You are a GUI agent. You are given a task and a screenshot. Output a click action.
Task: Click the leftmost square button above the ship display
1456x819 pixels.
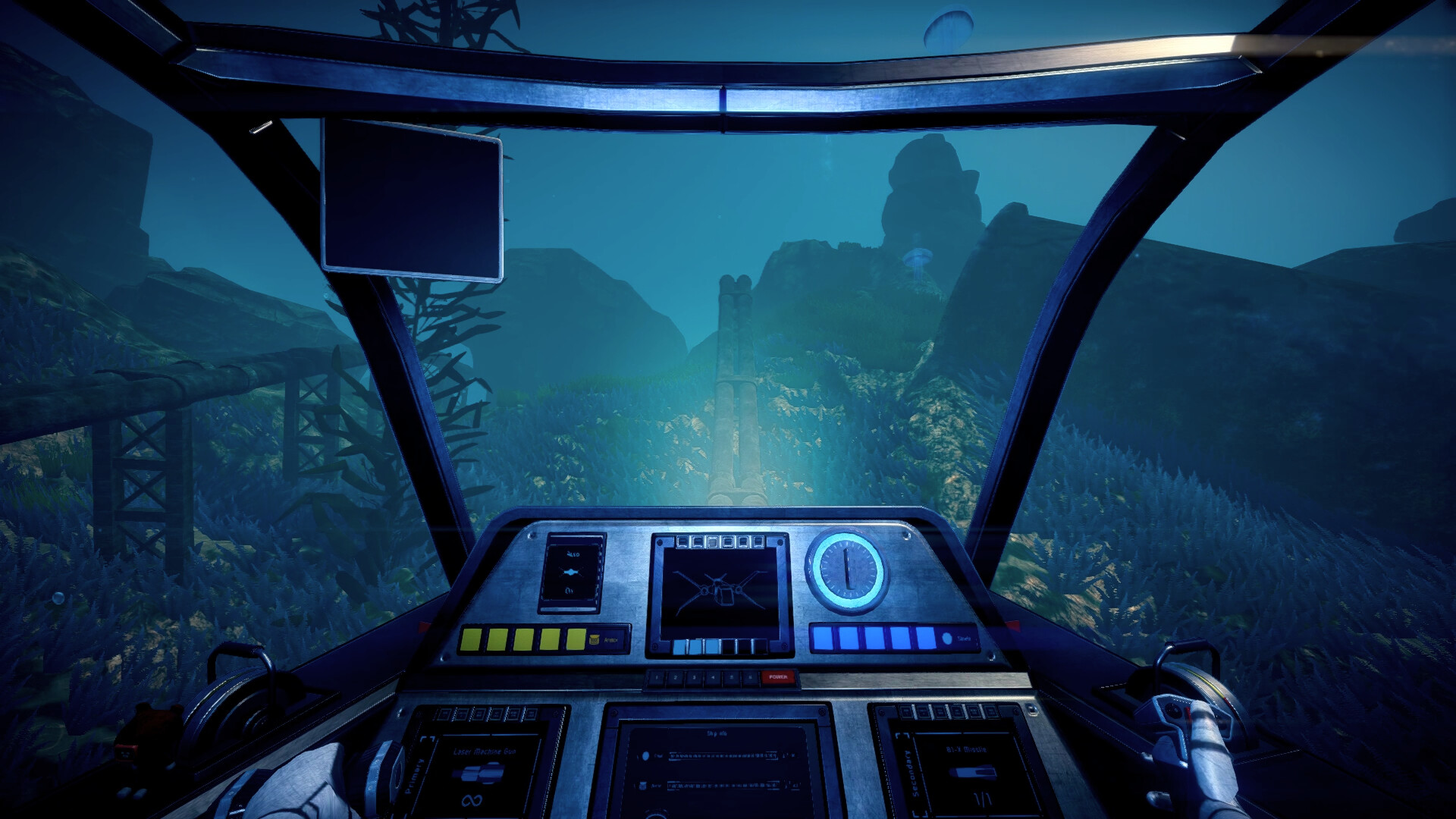click(682, 541)
